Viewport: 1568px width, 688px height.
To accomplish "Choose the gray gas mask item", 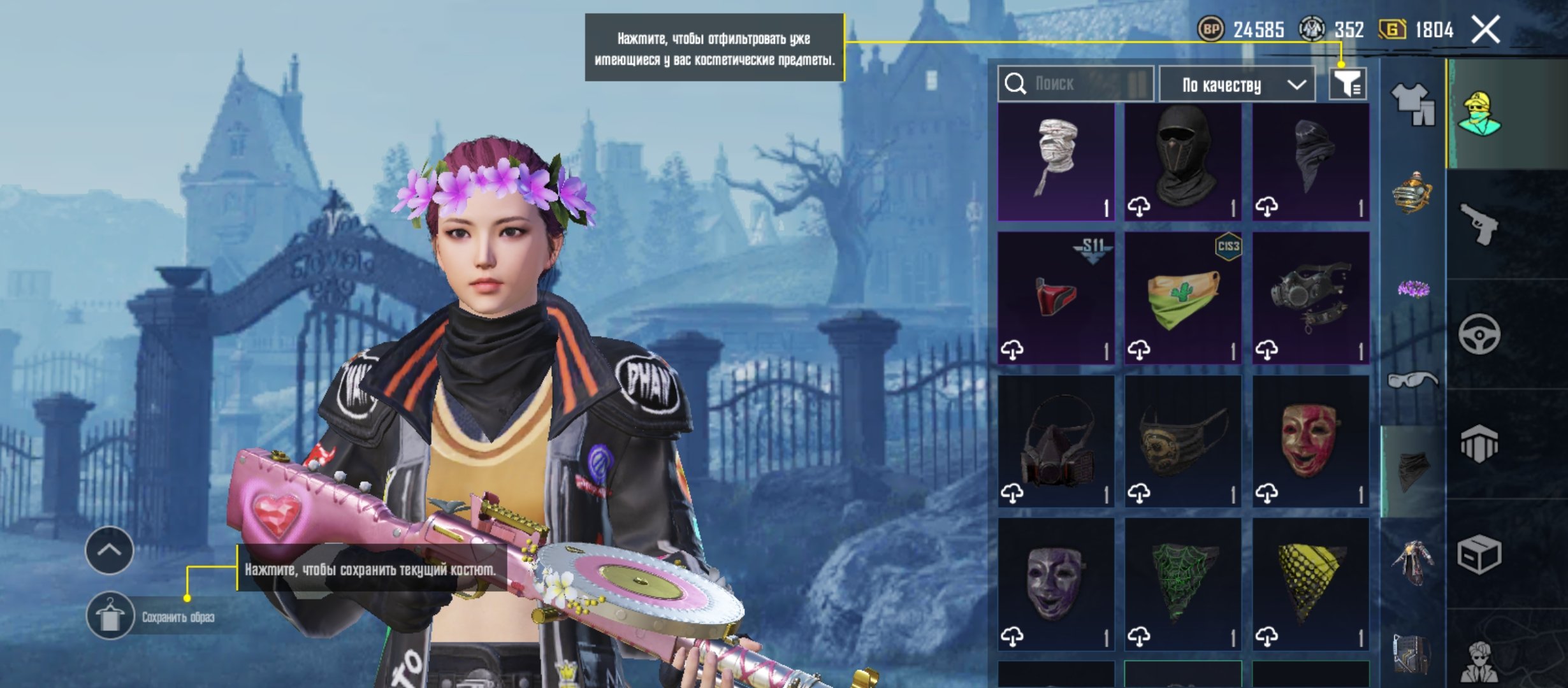I will 1310,297.
